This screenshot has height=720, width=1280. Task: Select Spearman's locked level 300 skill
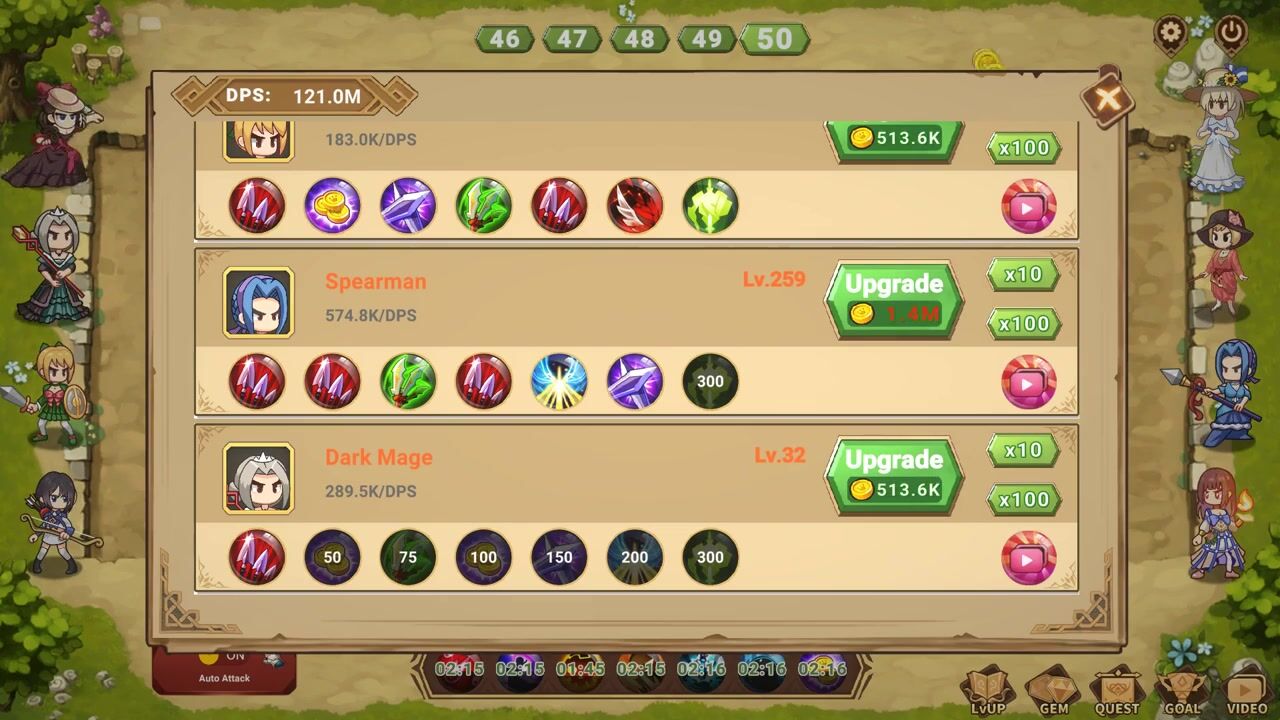point(710,381)
